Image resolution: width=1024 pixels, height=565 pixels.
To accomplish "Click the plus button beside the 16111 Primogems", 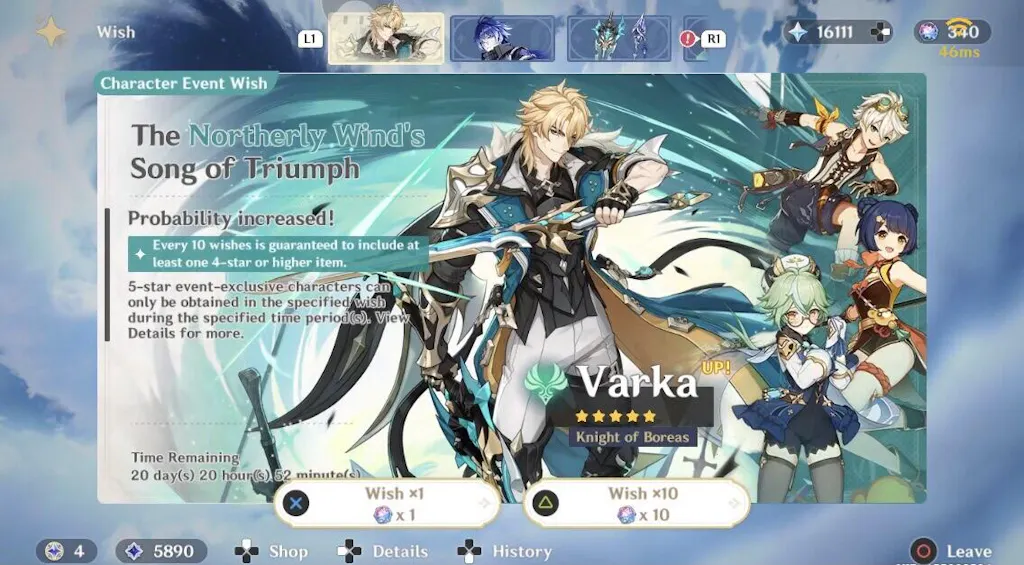I will (x=880, y=32).
